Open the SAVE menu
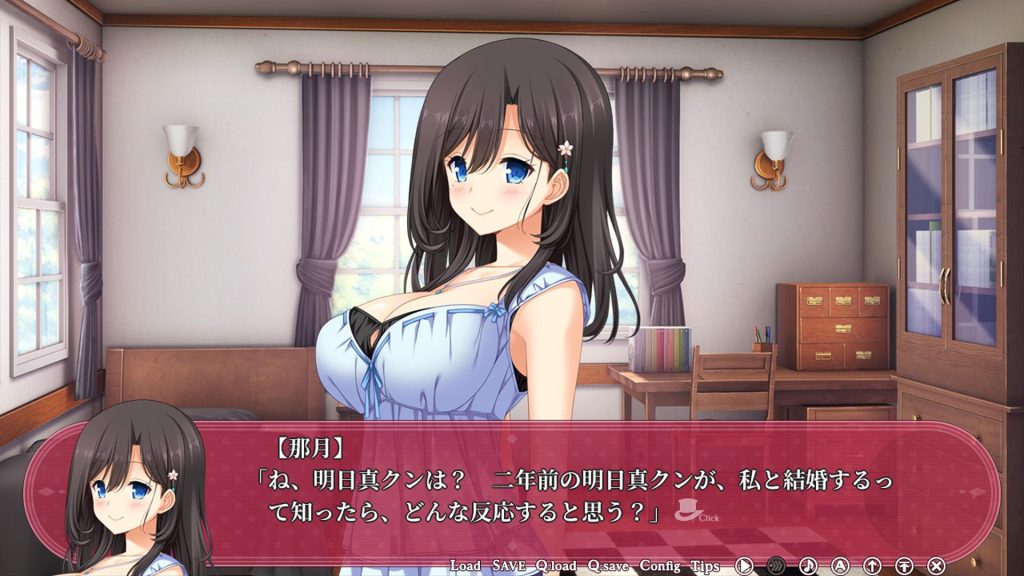 pyautogui.click(x=512, y=566)
